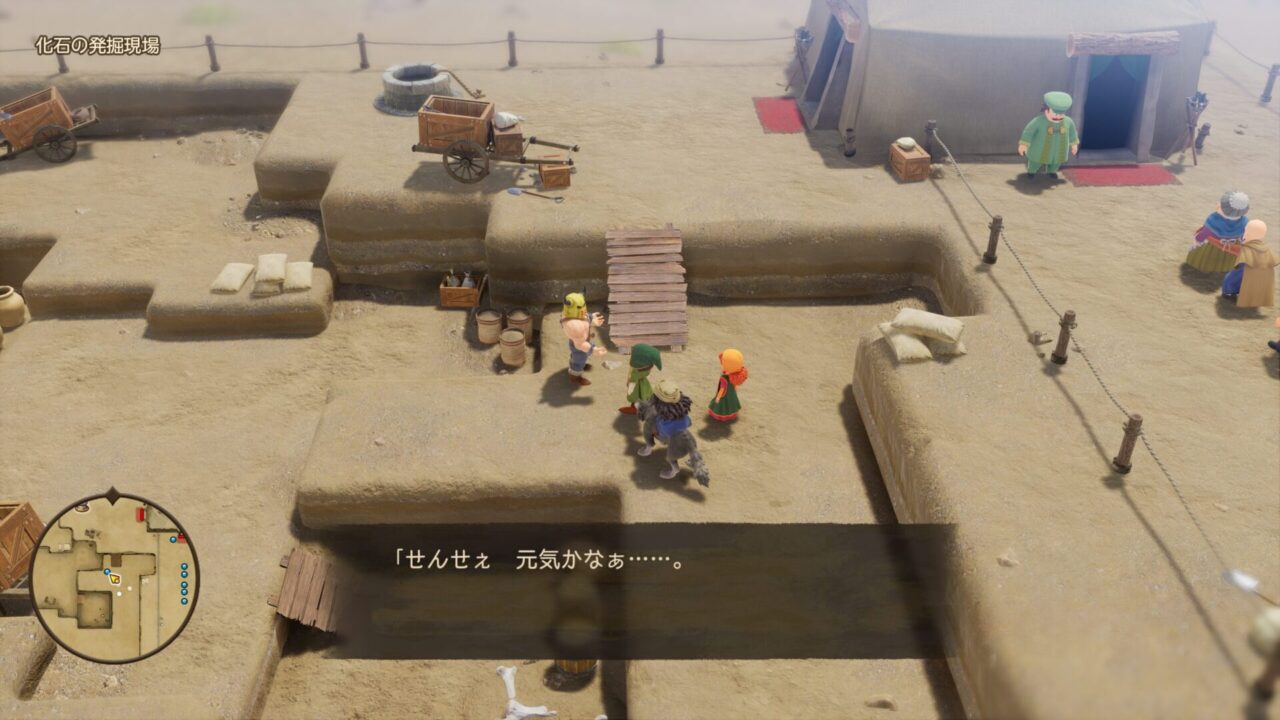Click the circular minimap
Viewport: 1280px width, 720px height.
click(114, 578)
